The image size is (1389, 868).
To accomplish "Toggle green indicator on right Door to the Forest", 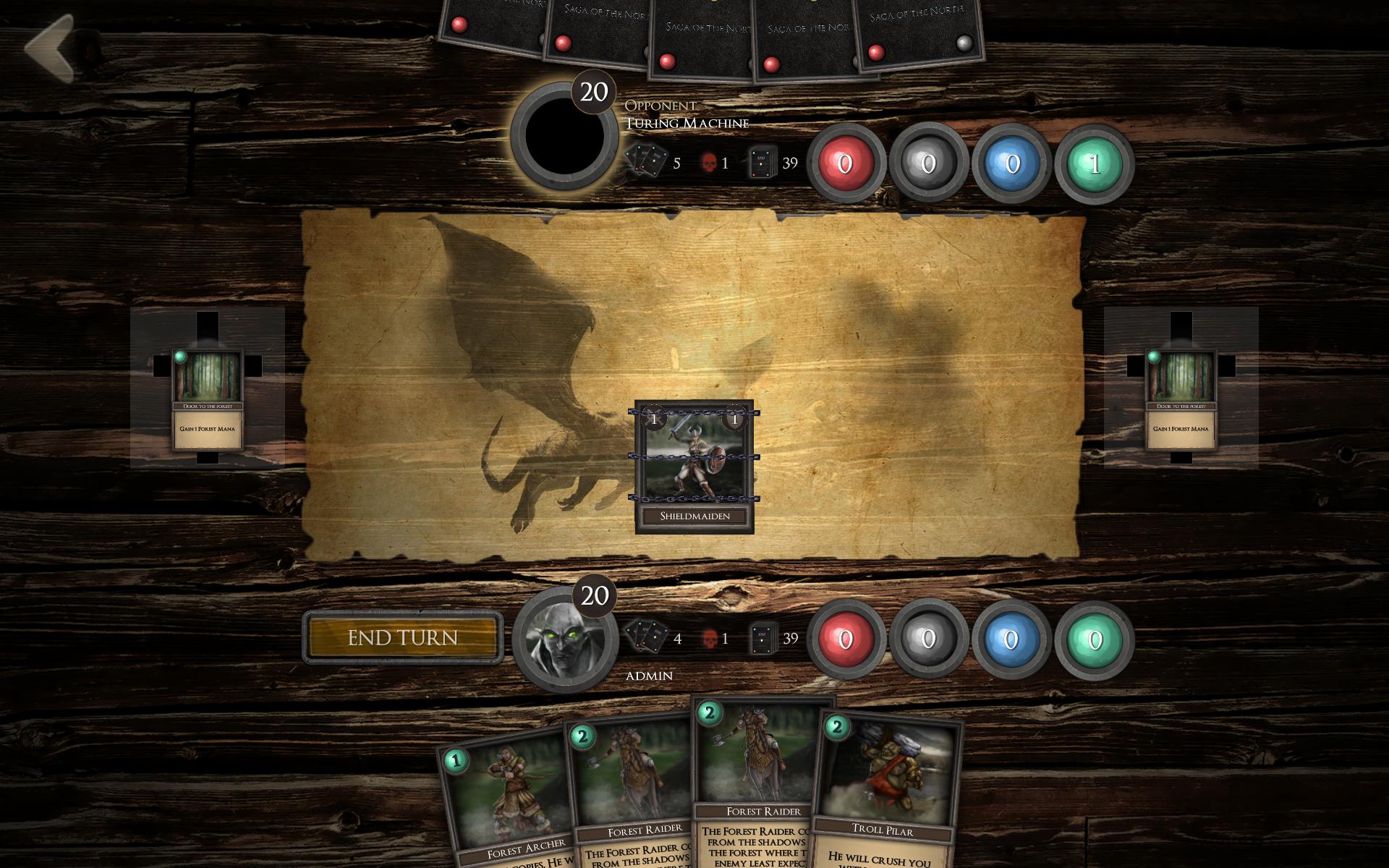I will click(1152, 356).
